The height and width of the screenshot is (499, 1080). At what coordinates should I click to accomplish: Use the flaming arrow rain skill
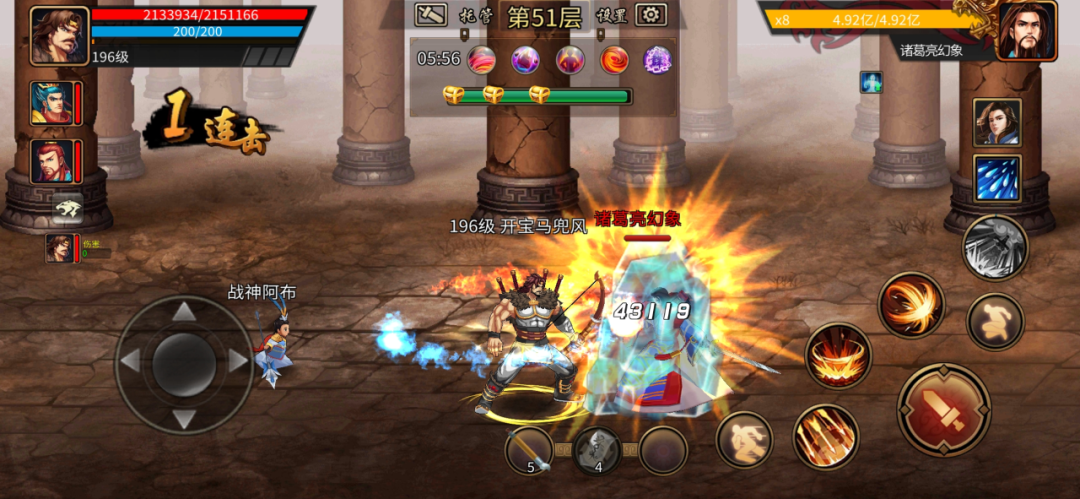pyautogui.click(x=825, y=436)
